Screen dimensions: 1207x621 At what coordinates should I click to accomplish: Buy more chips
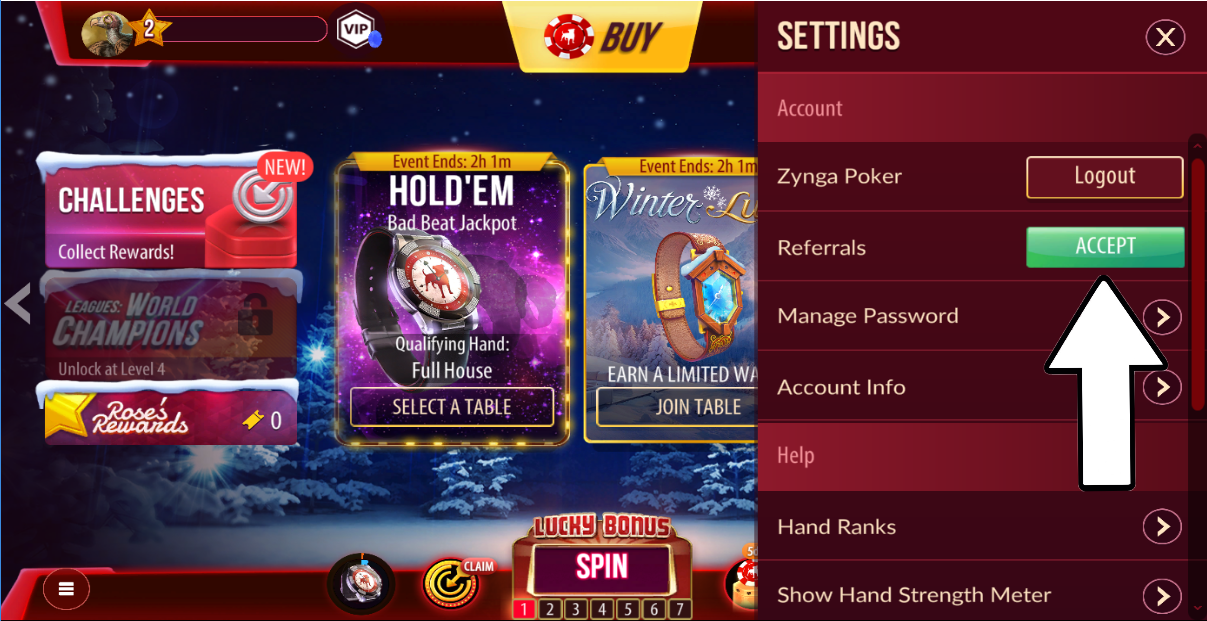point(604,37)
